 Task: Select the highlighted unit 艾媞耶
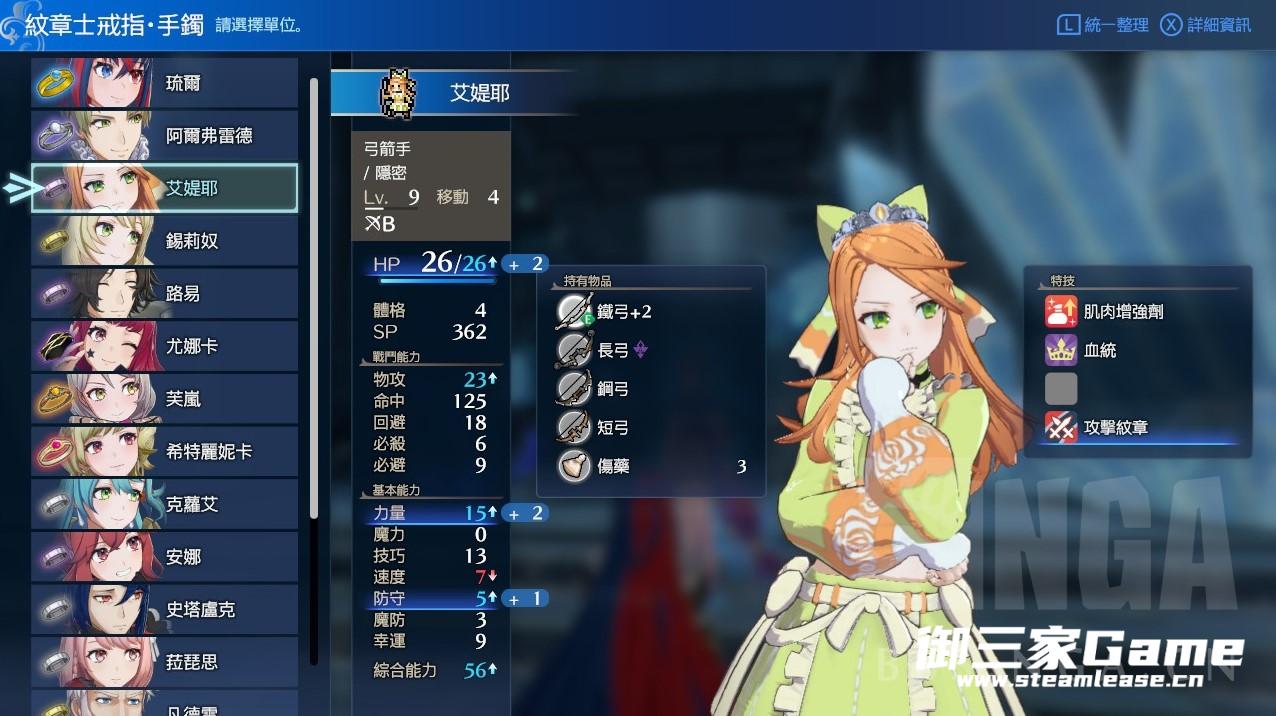[165, 188]
